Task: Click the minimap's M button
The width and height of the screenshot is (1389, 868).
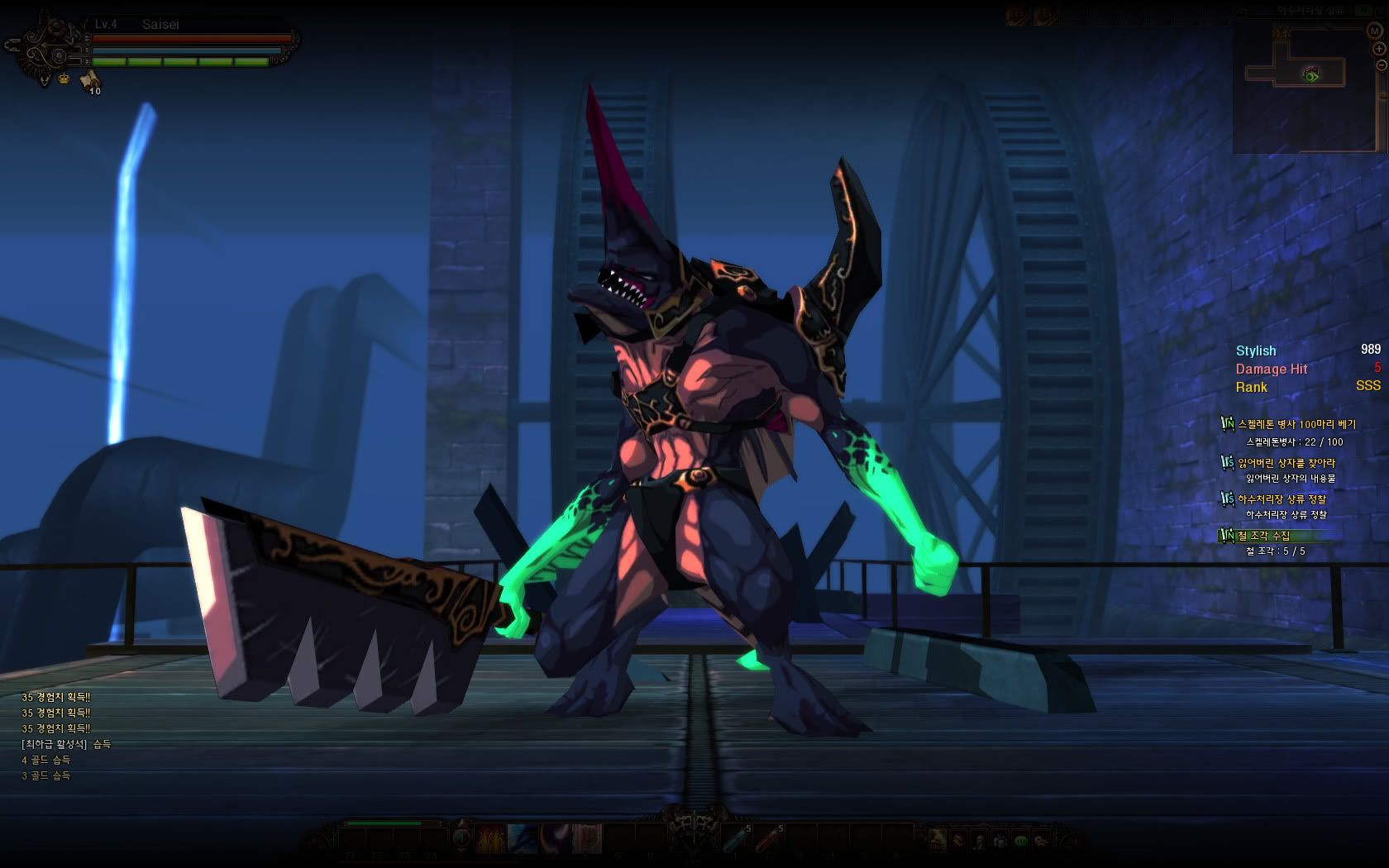Action: click(1375, 31)
